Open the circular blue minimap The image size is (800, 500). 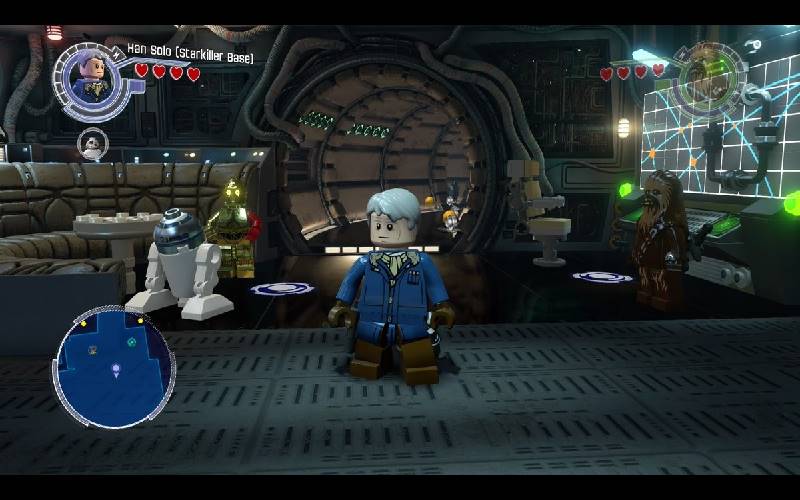coord(114,365)
